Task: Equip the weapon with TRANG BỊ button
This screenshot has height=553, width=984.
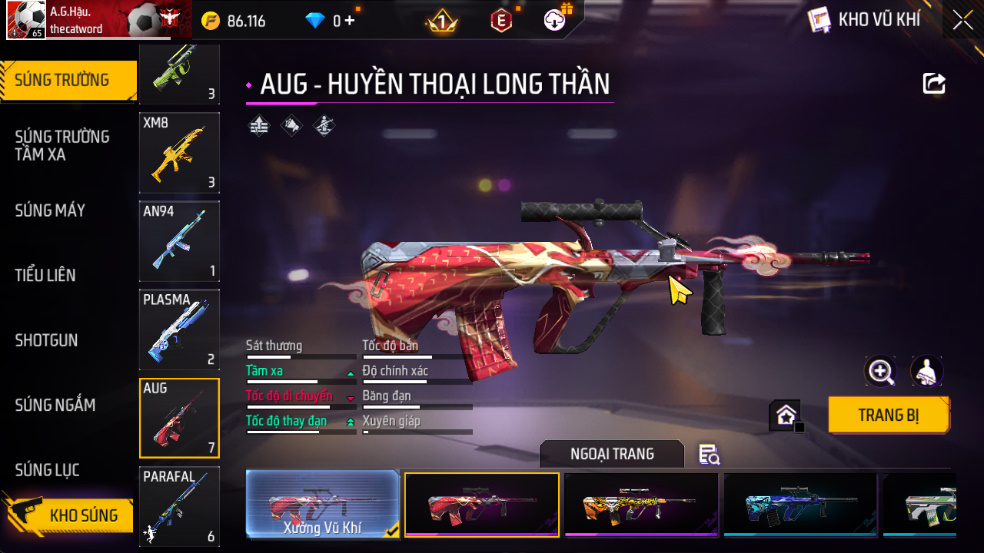Action: coord(888,415)
